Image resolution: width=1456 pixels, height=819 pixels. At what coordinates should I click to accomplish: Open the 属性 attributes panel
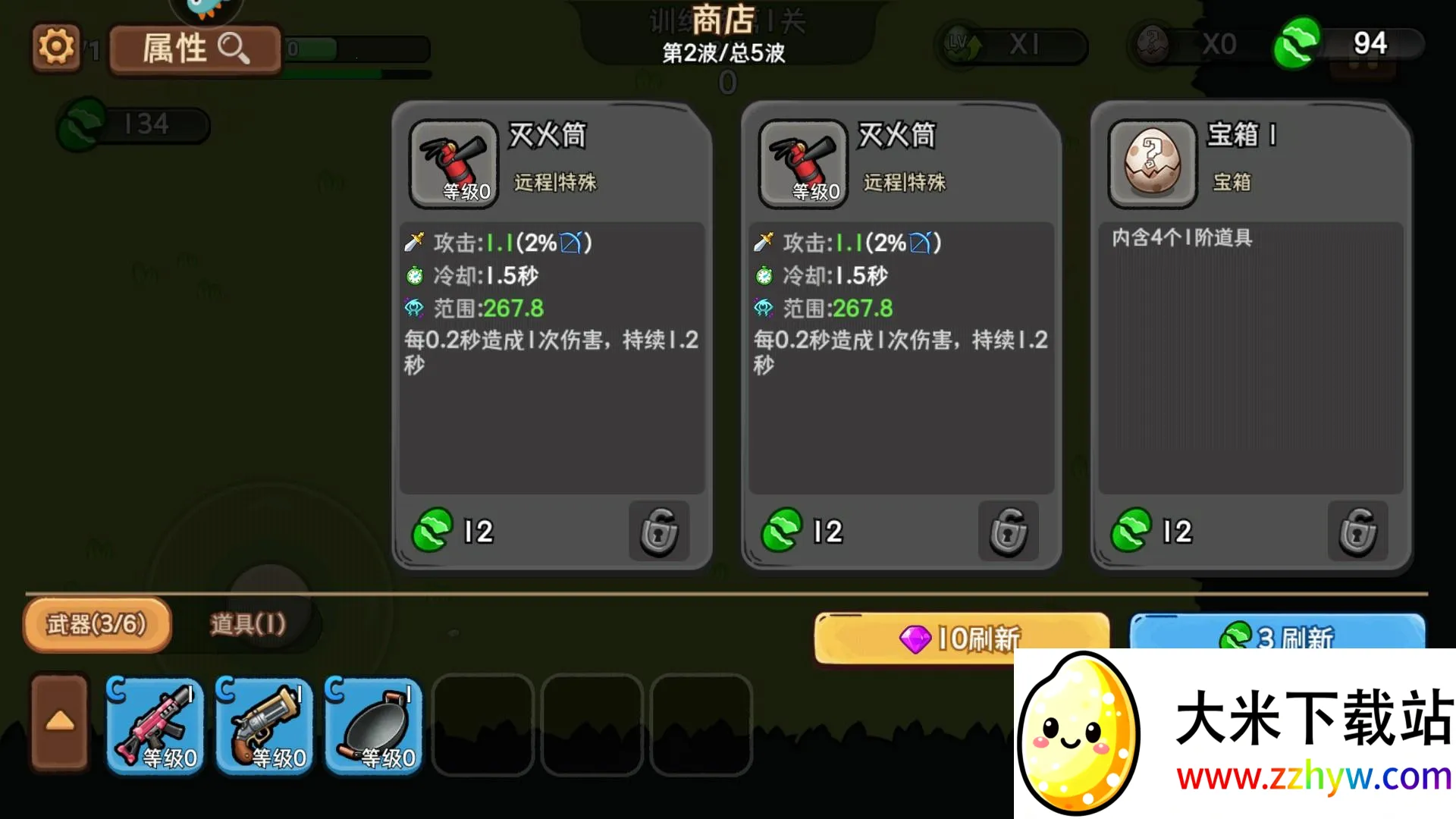pos(195,49)
